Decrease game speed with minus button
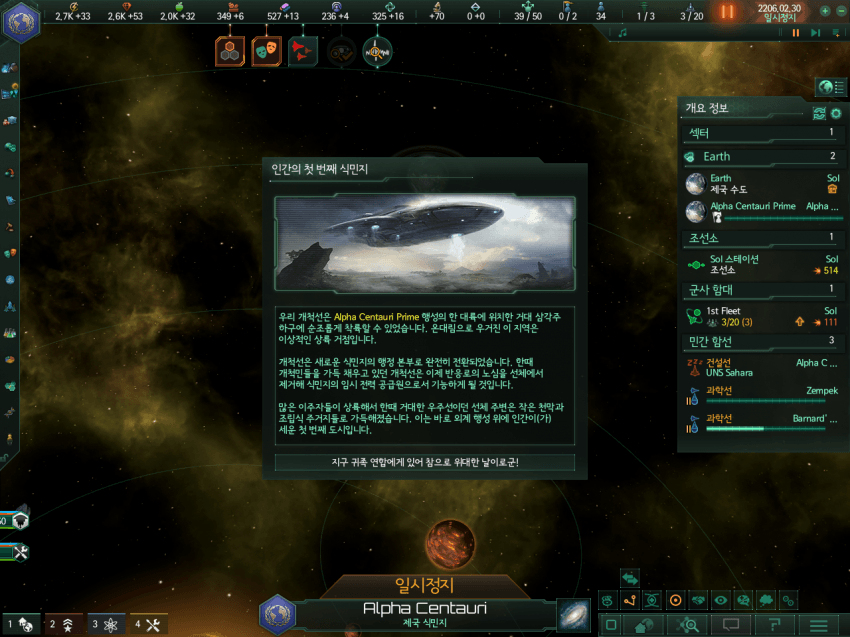This screenshot has width=850, height=637. [840, 11]
